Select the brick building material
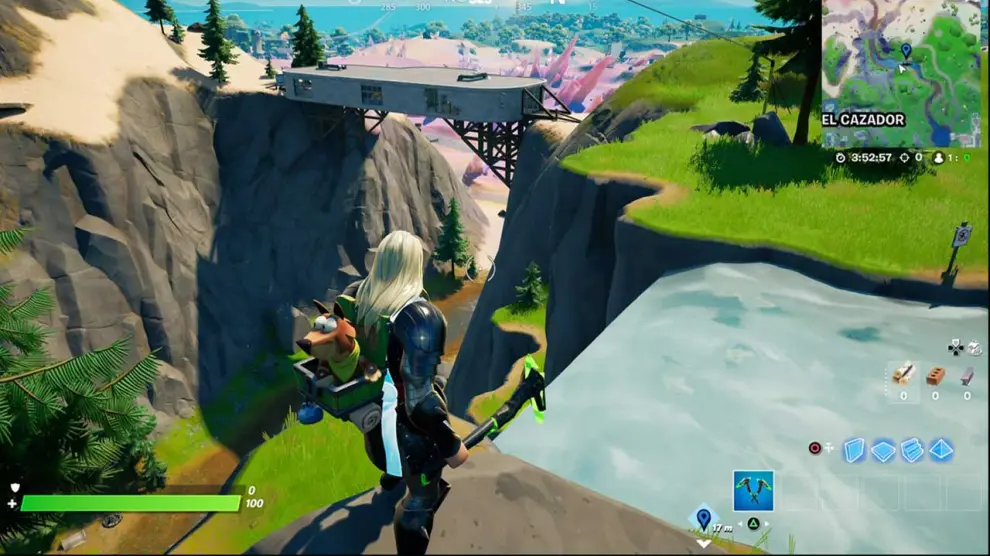 [x=935, y=375]
